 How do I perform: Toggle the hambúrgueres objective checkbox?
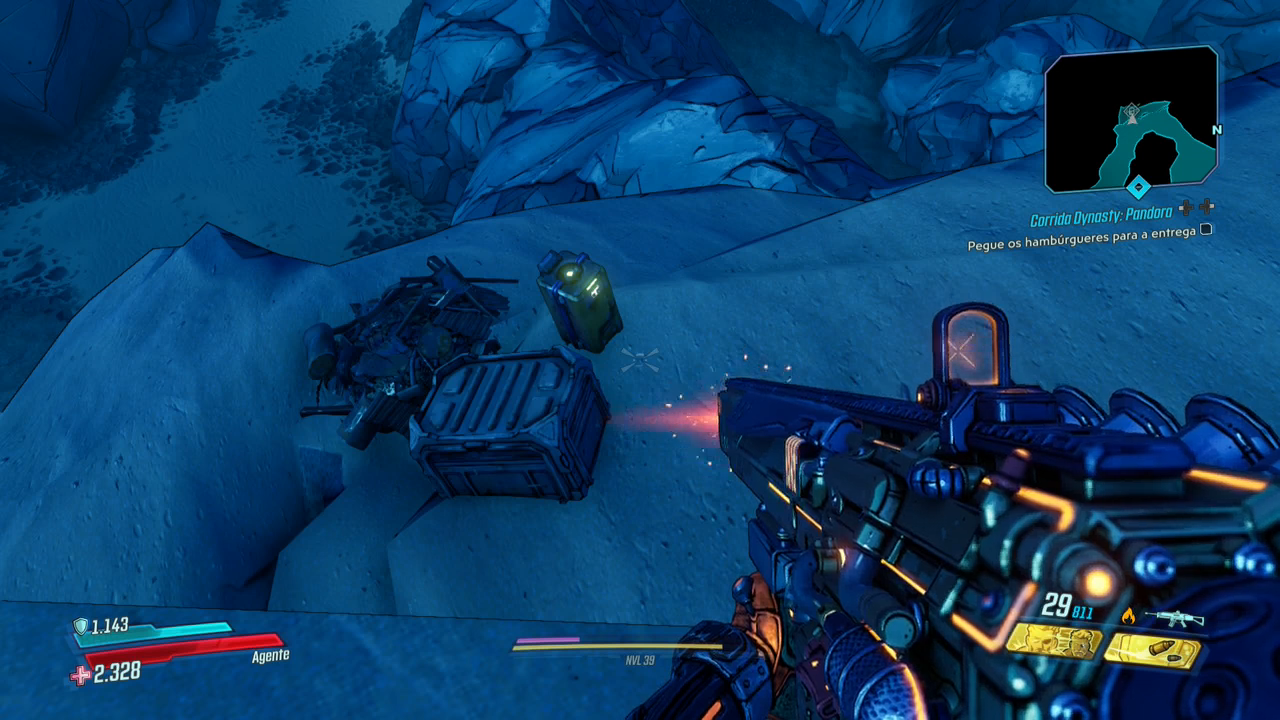pyautogui.click(x=1206, y=229)
